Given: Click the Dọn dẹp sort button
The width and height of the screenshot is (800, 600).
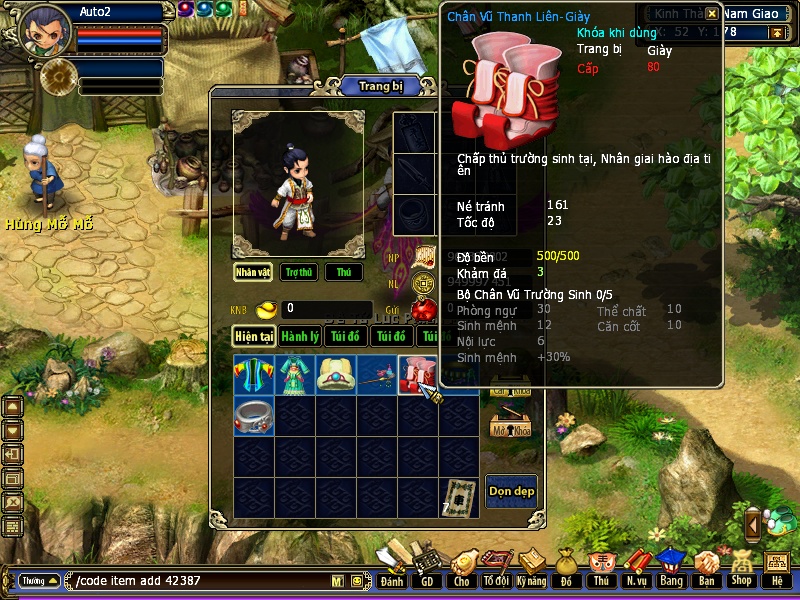Looking at the screenshot, I should tap(510, 491).
